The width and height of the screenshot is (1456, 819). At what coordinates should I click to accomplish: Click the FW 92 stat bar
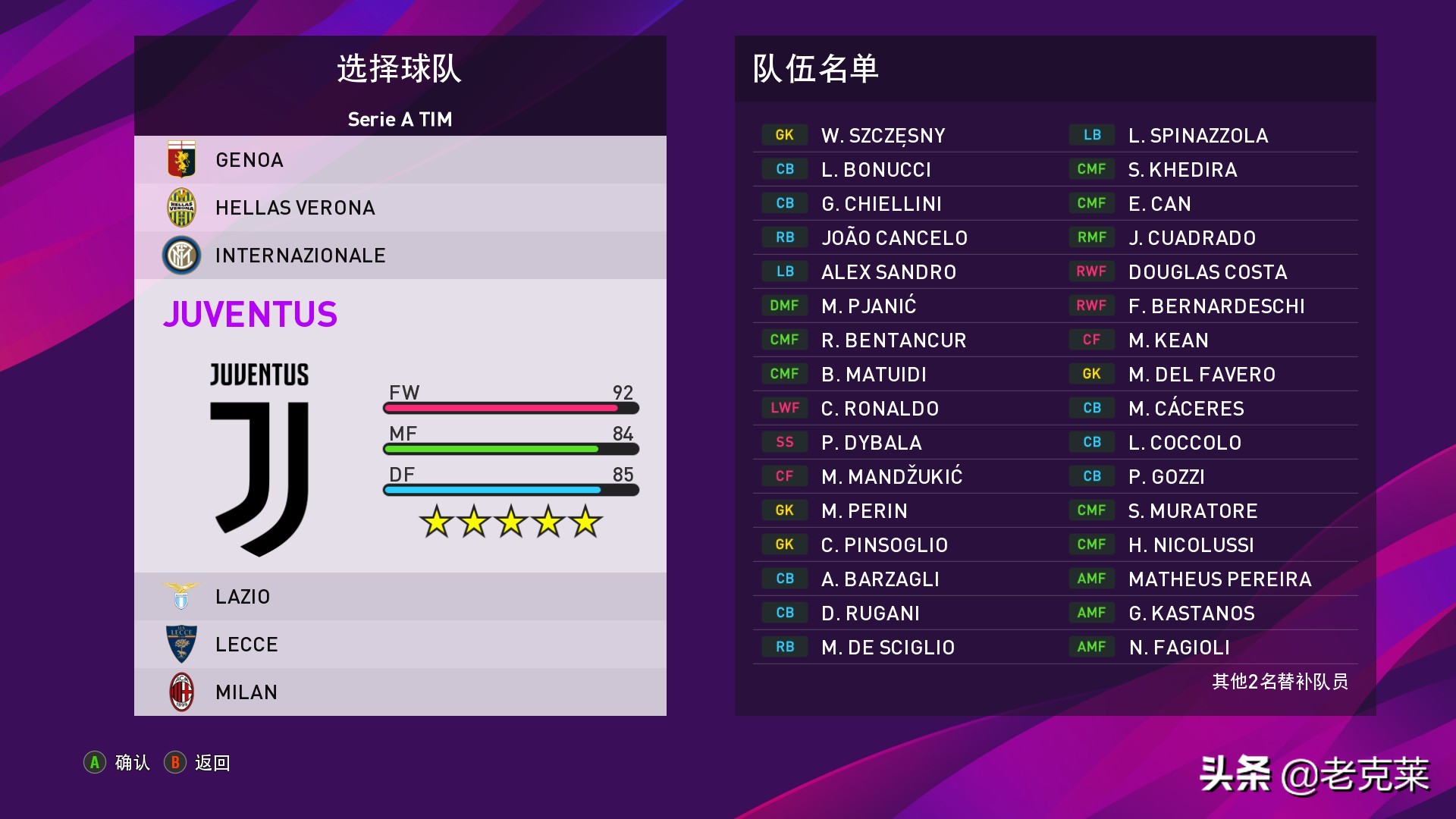click(x=512, y=406)
